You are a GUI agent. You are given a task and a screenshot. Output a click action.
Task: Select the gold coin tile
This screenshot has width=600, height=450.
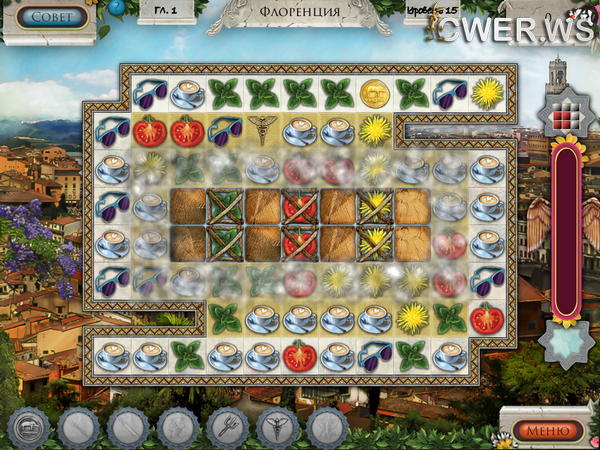pyautogui.click(x=373, y=93)
